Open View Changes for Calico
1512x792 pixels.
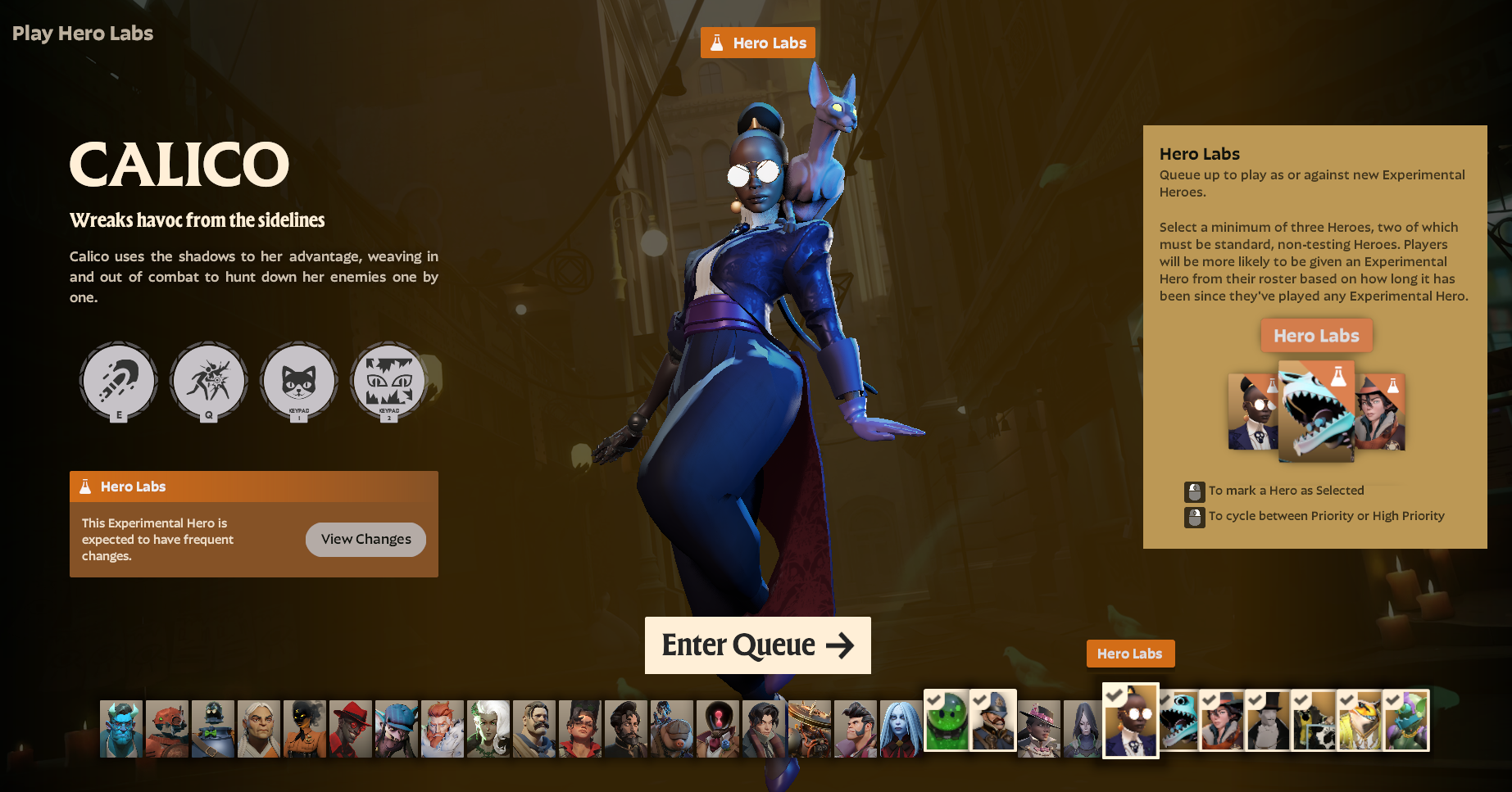366,539
